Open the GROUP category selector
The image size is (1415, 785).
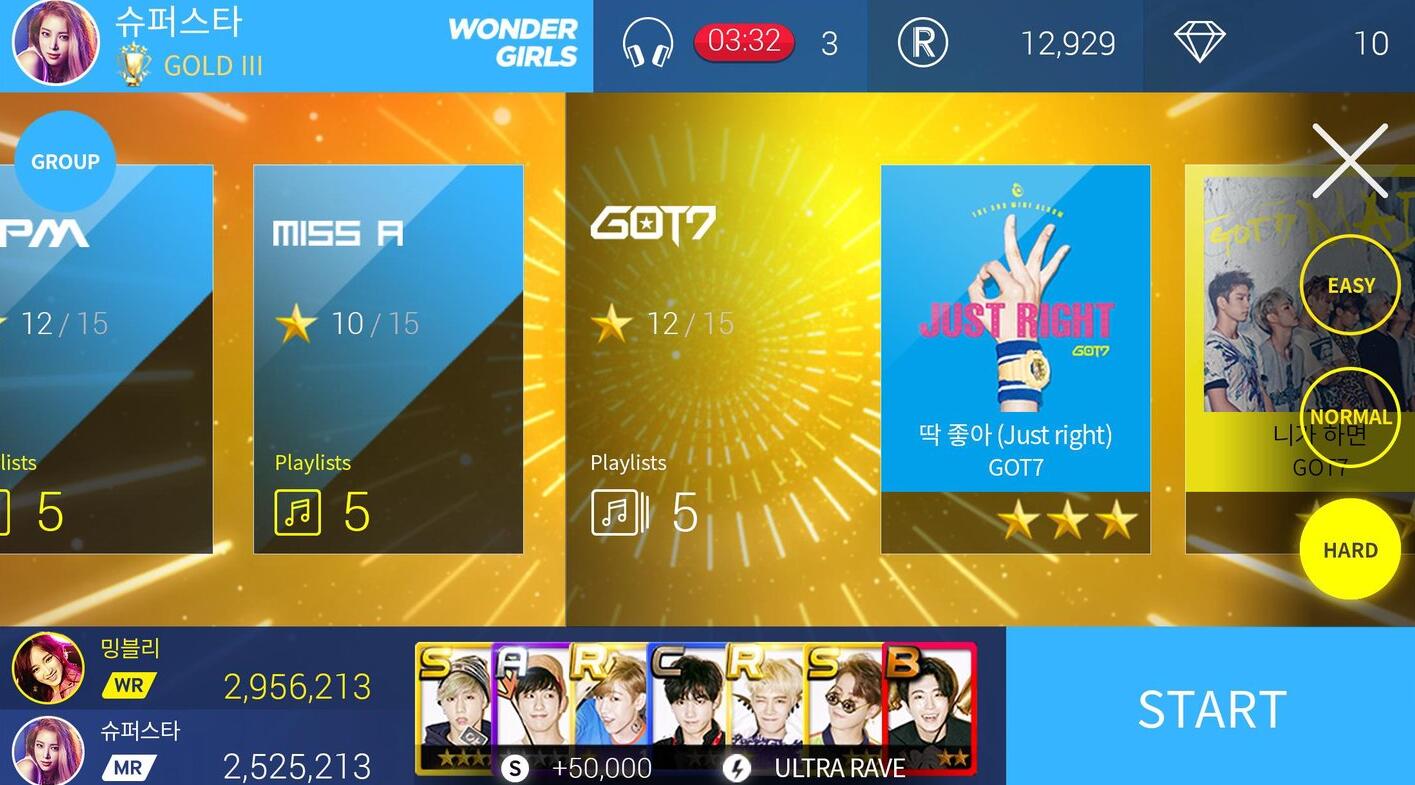[x=64, y=160]
